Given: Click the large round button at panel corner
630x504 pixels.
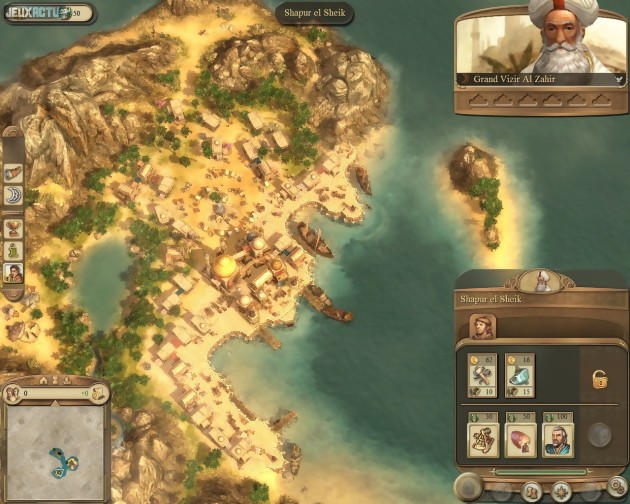Looking at the screenshot, I should tap(469, 488).
